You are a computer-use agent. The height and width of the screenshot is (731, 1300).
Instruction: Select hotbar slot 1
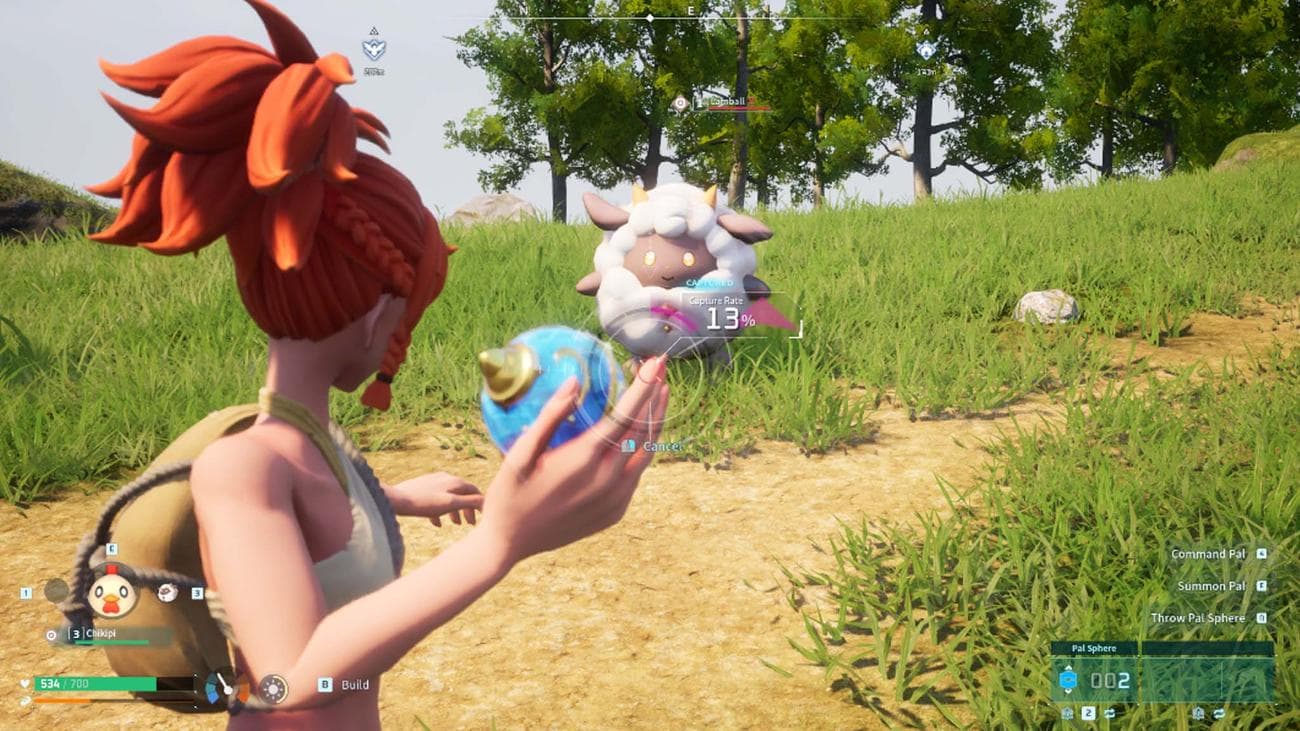pyautogui.click(x=26, y=593)
